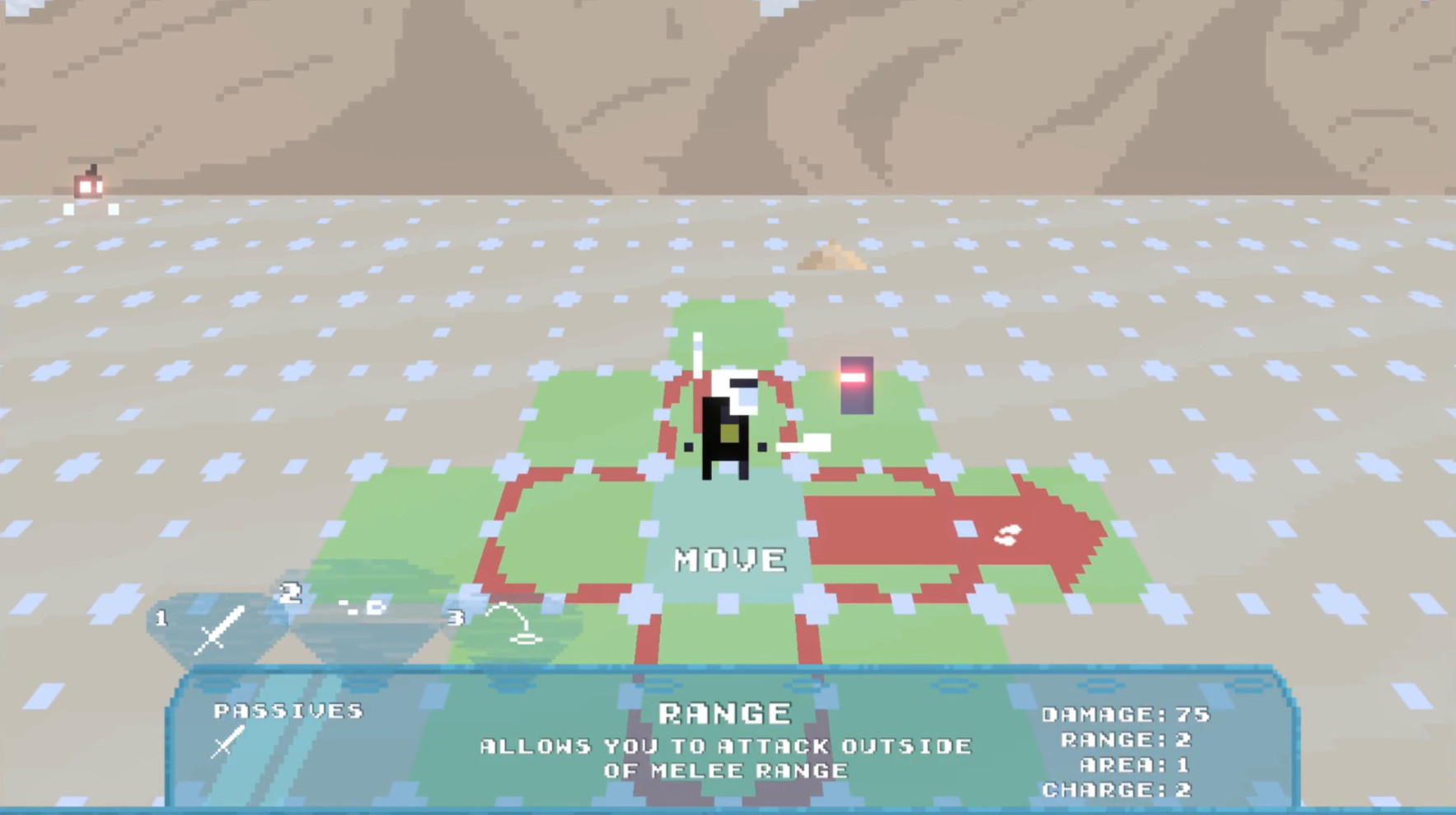Viewport: 1456px width, 815px height.
Task: Click the sand pile on the battlefield
Action: [832, 255]
